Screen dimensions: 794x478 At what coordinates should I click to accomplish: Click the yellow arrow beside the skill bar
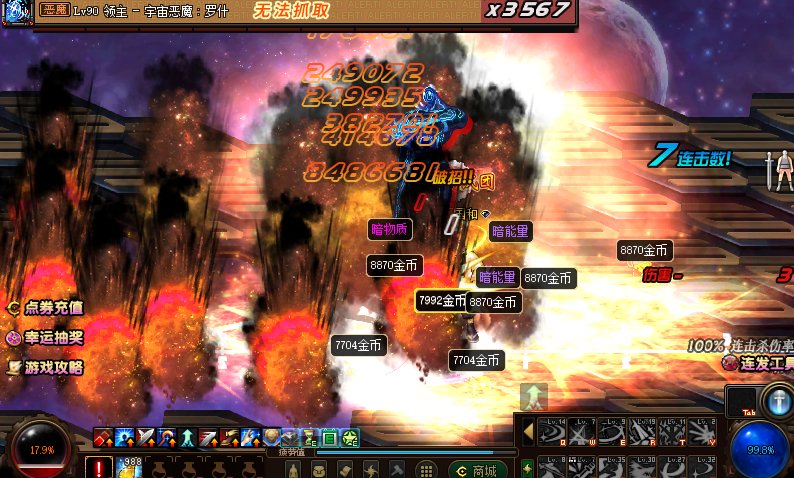pyautogui.click(x=529, y=431)
